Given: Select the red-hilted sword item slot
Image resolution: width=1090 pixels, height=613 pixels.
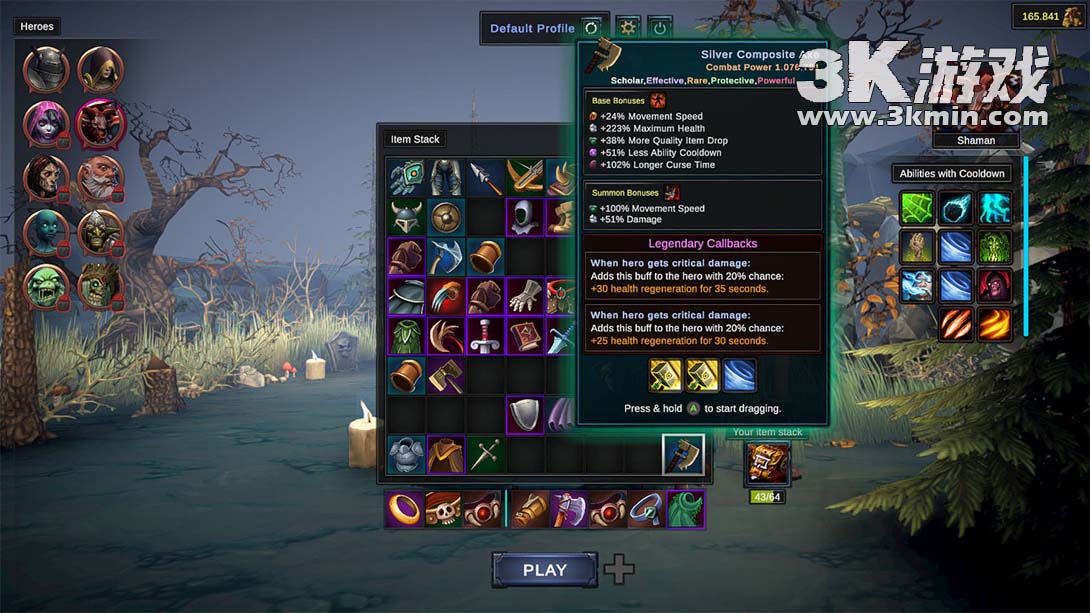Looking at the screenshot, I should click(486, 335).
